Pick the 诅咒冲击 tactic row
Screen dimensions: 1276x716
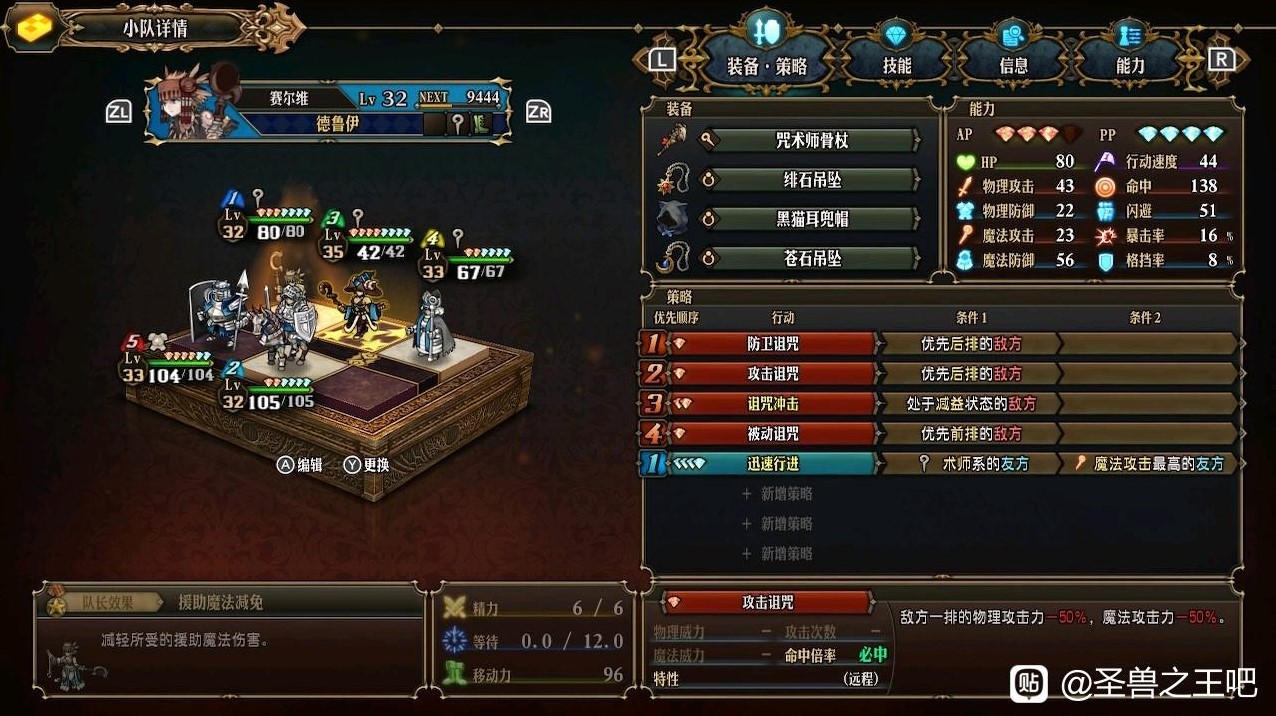coord(772,404)
